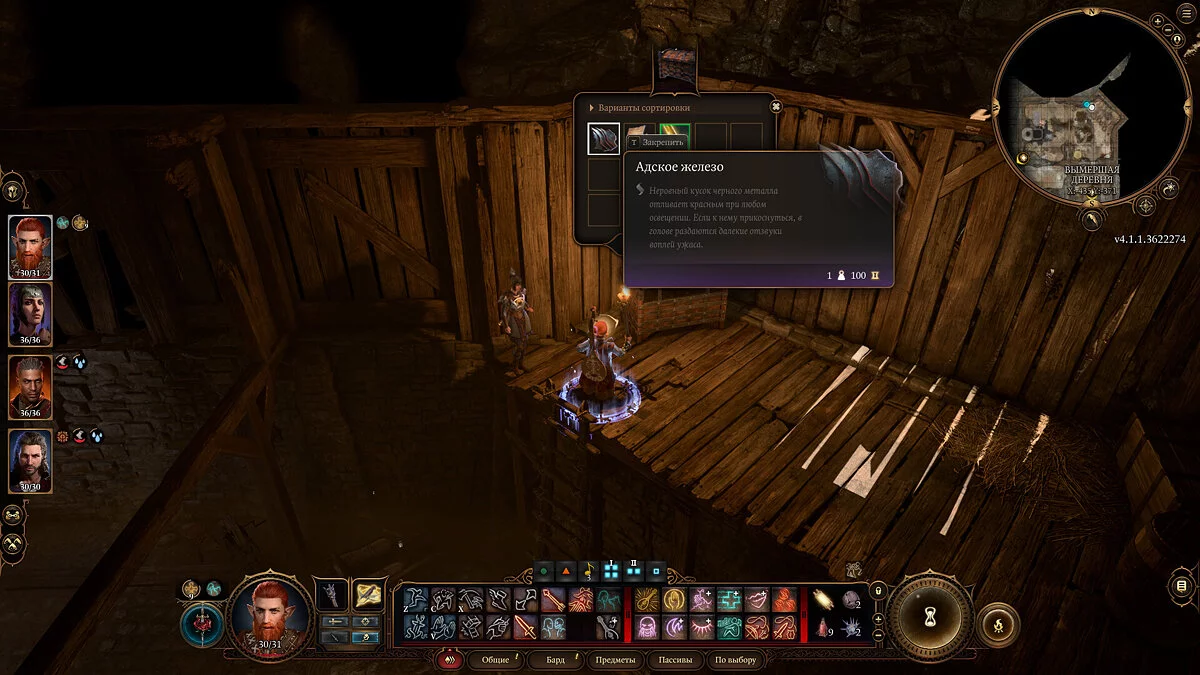Image resolution: width=1200 pixels, height=675 pixels.
Task: Open the Бард hotbar tab
Action: (555, 660)
